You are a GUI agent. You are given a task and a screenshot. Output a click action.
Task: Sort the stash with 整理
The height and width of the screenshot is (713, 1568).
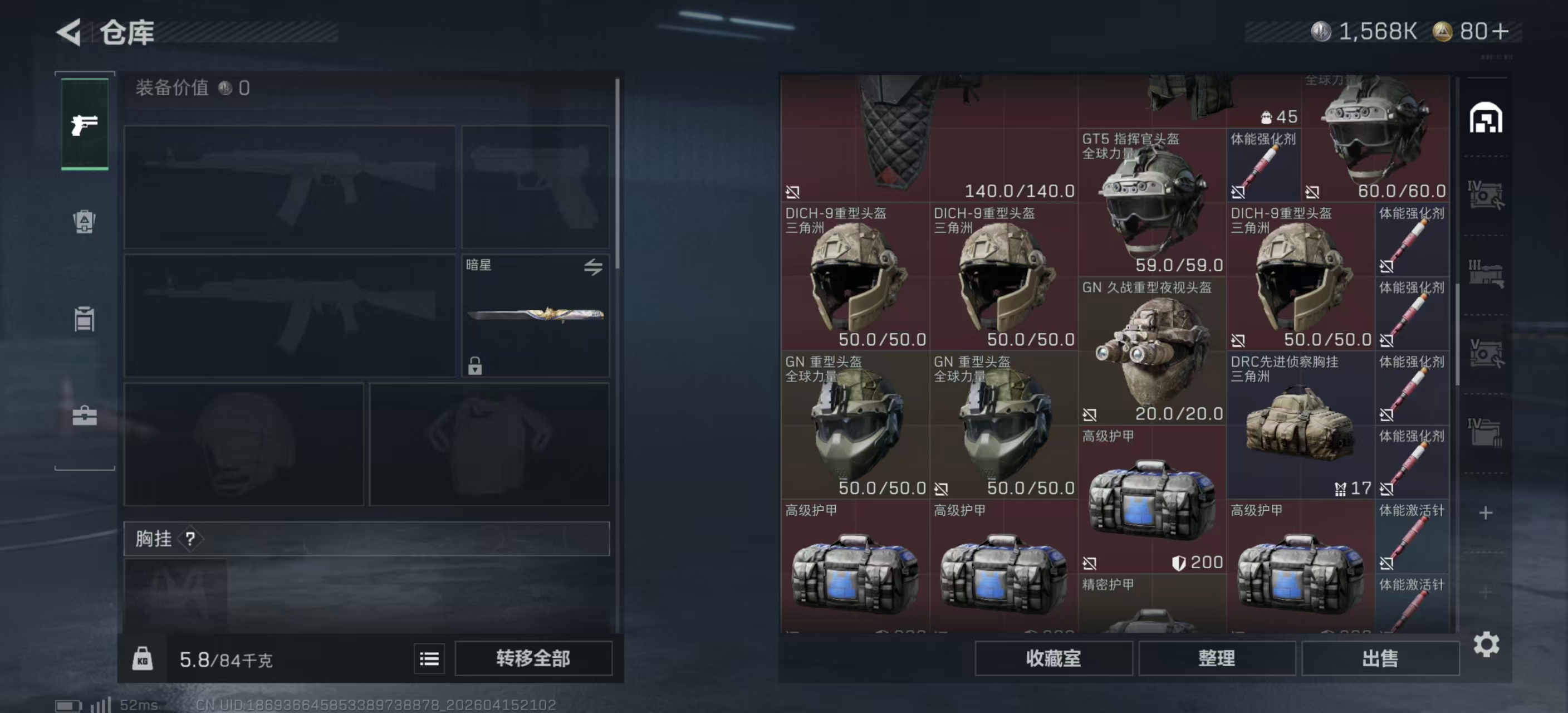click(x=1216, y=658)
